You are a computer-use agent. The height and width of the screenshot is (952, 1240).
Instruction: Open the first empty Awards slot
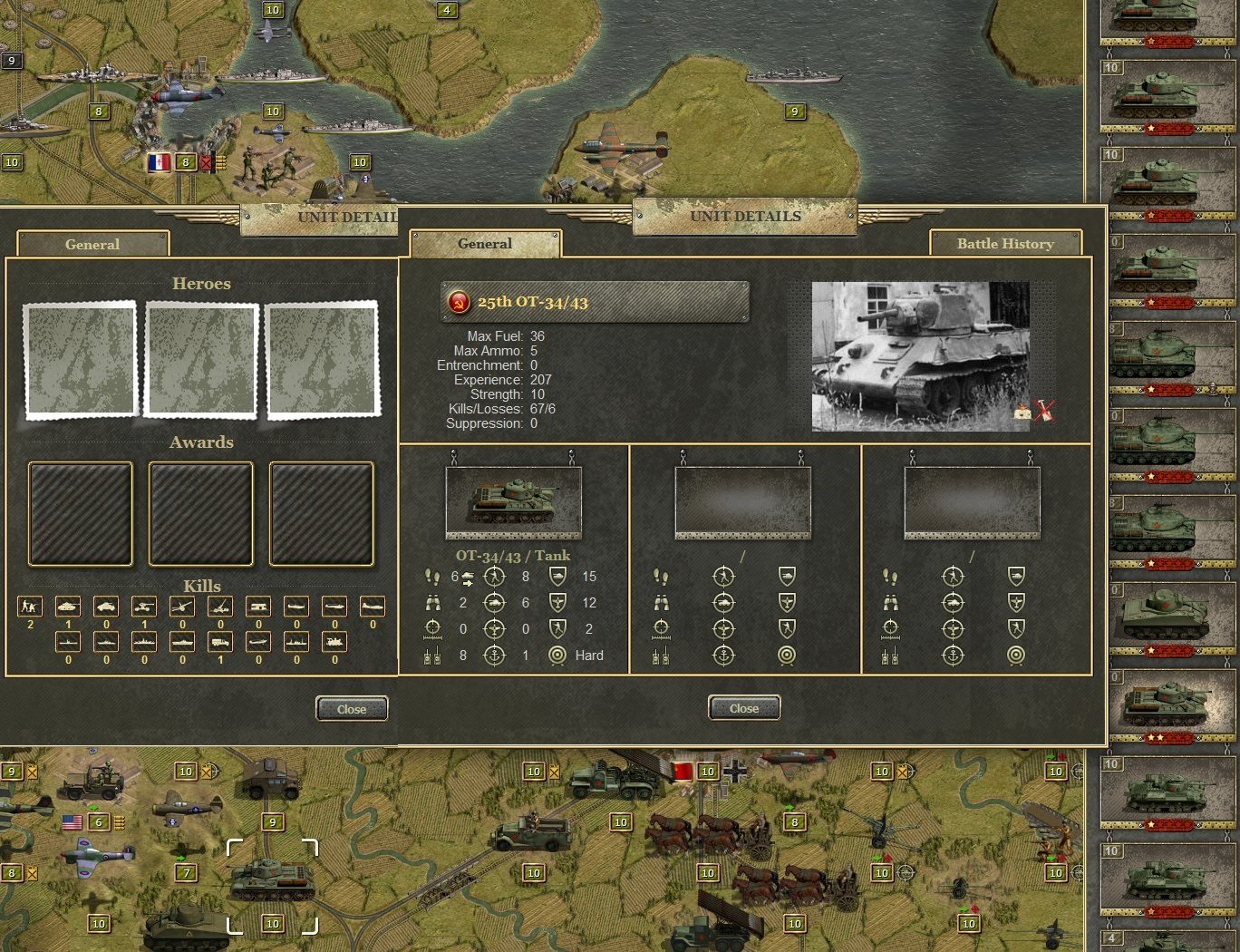tap(80, 513)
